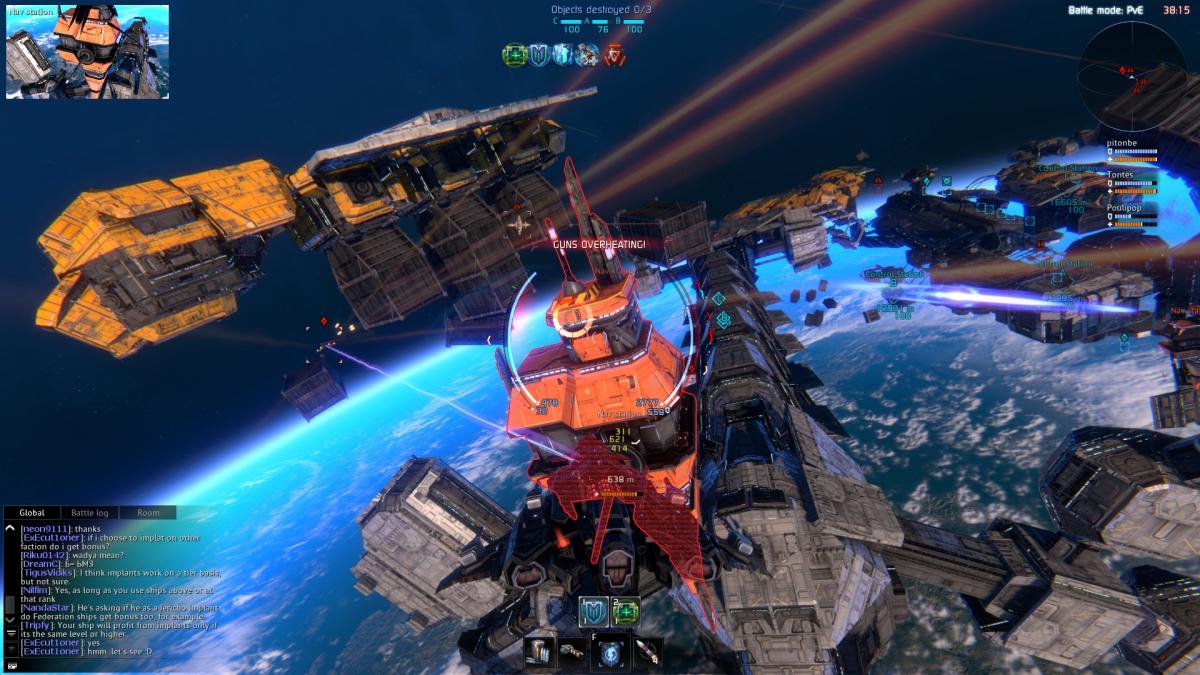Select the main cannon weapon slot

(x=539, y=652)
